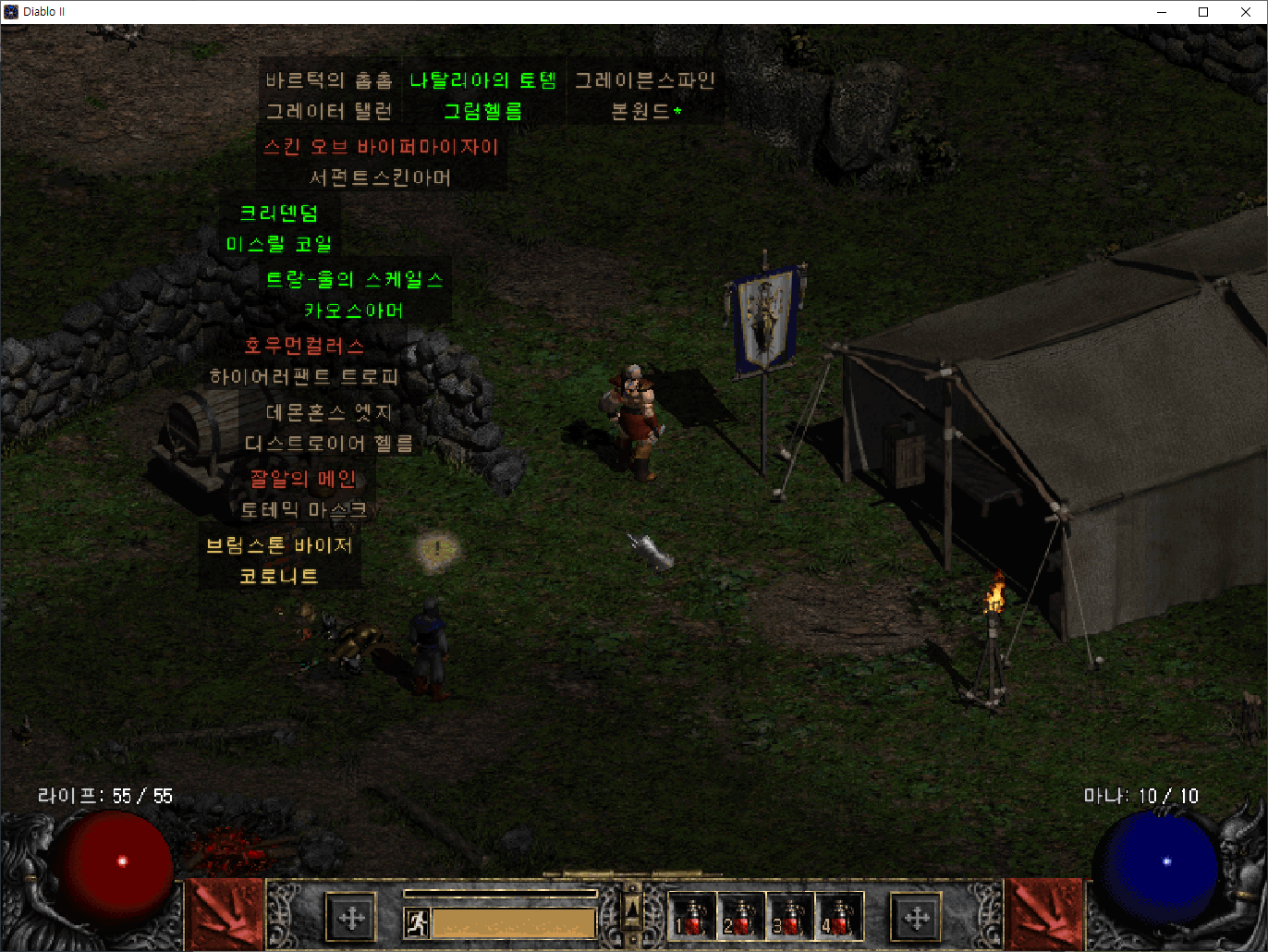Click the player character near the banner

pos(636,416)
